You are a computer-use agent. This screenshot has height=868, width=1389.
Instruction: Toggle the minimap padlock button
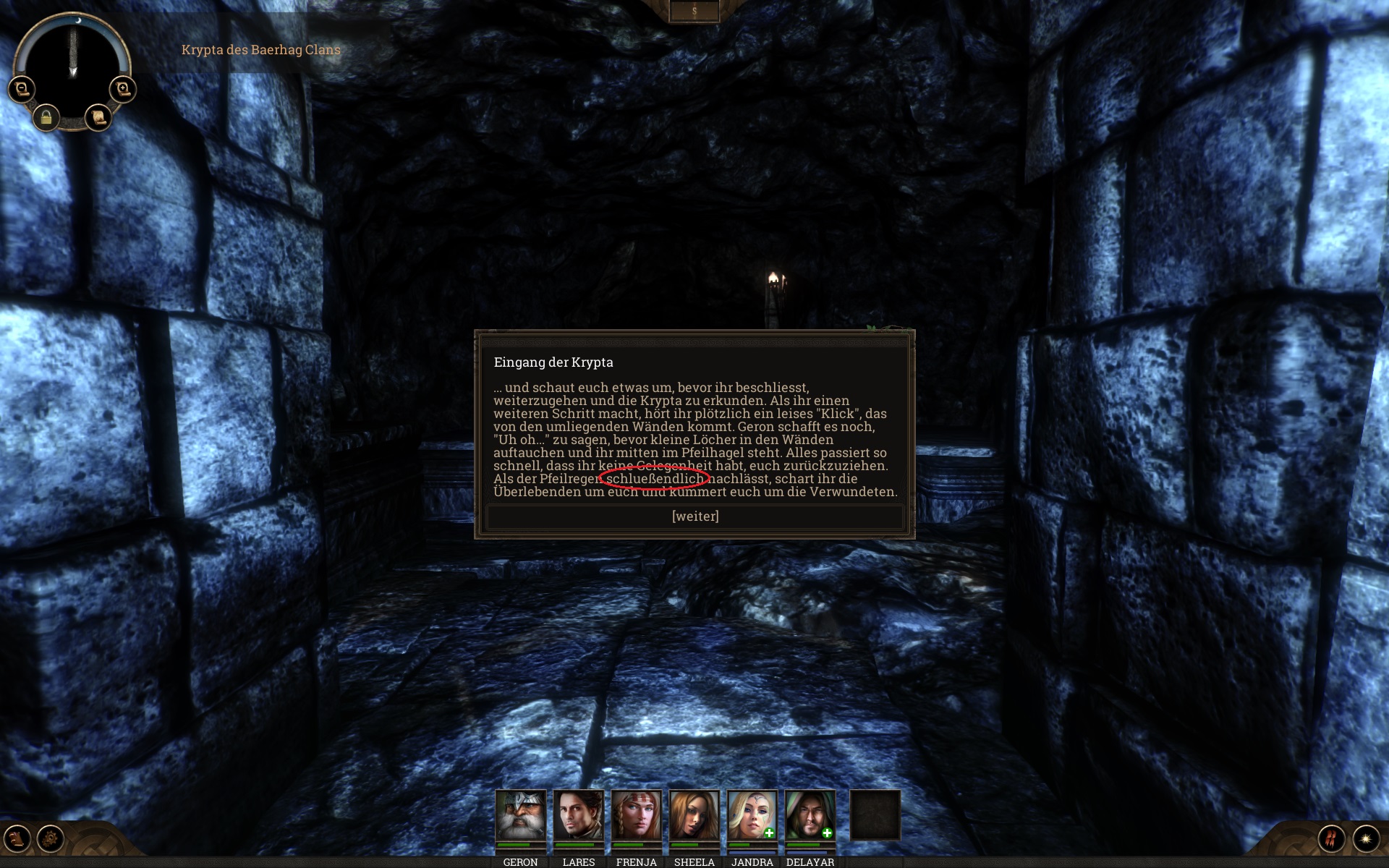[46, 117]
